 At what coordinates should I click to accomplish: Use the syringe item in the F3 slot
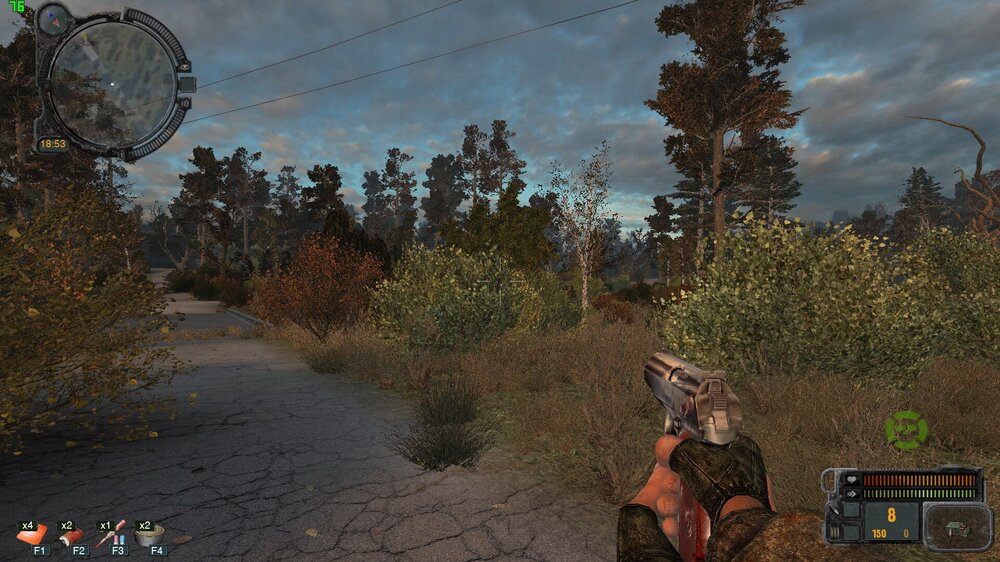111,533
